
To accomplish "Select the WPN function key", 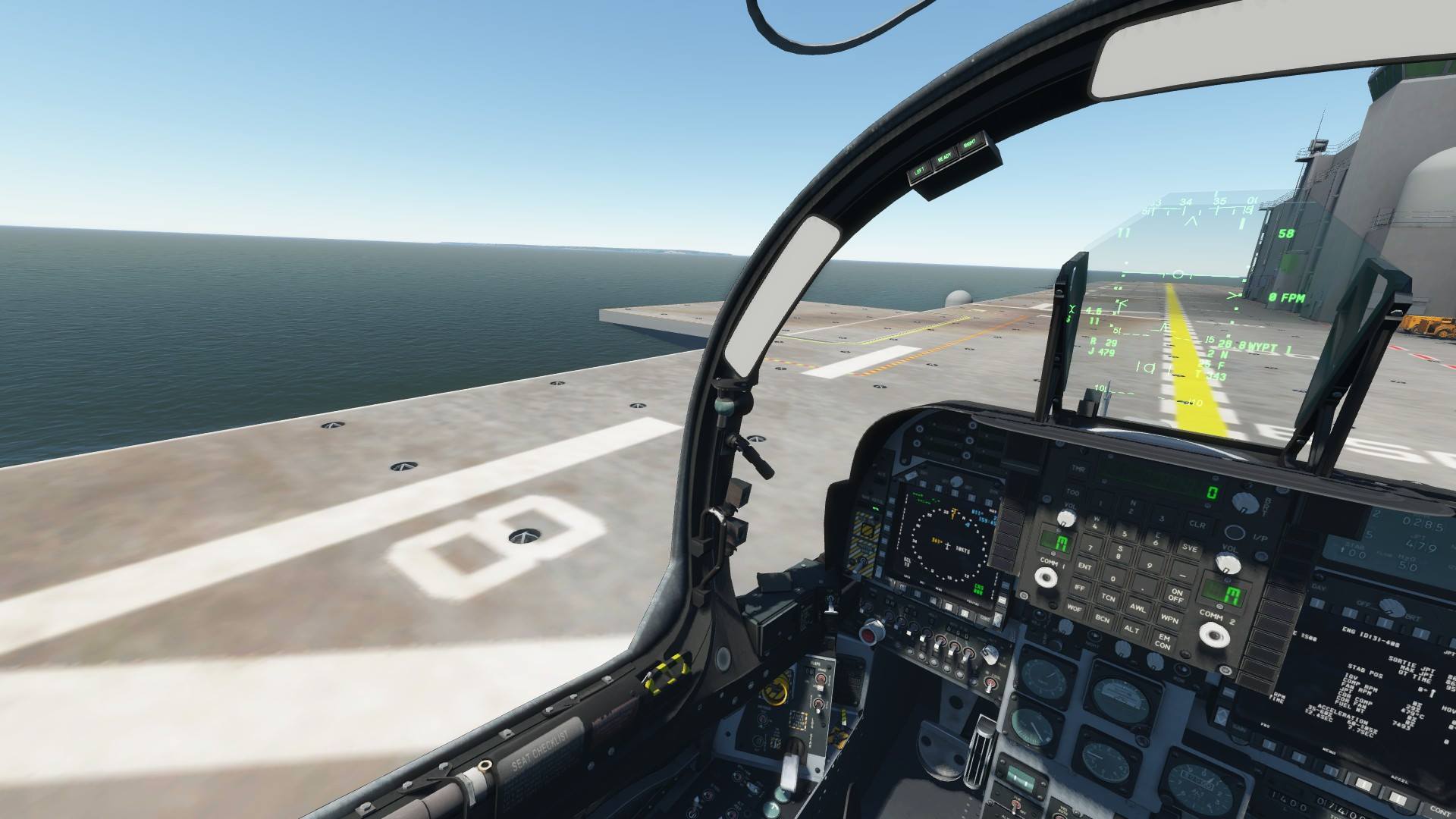I will (x=1169, y=619).
